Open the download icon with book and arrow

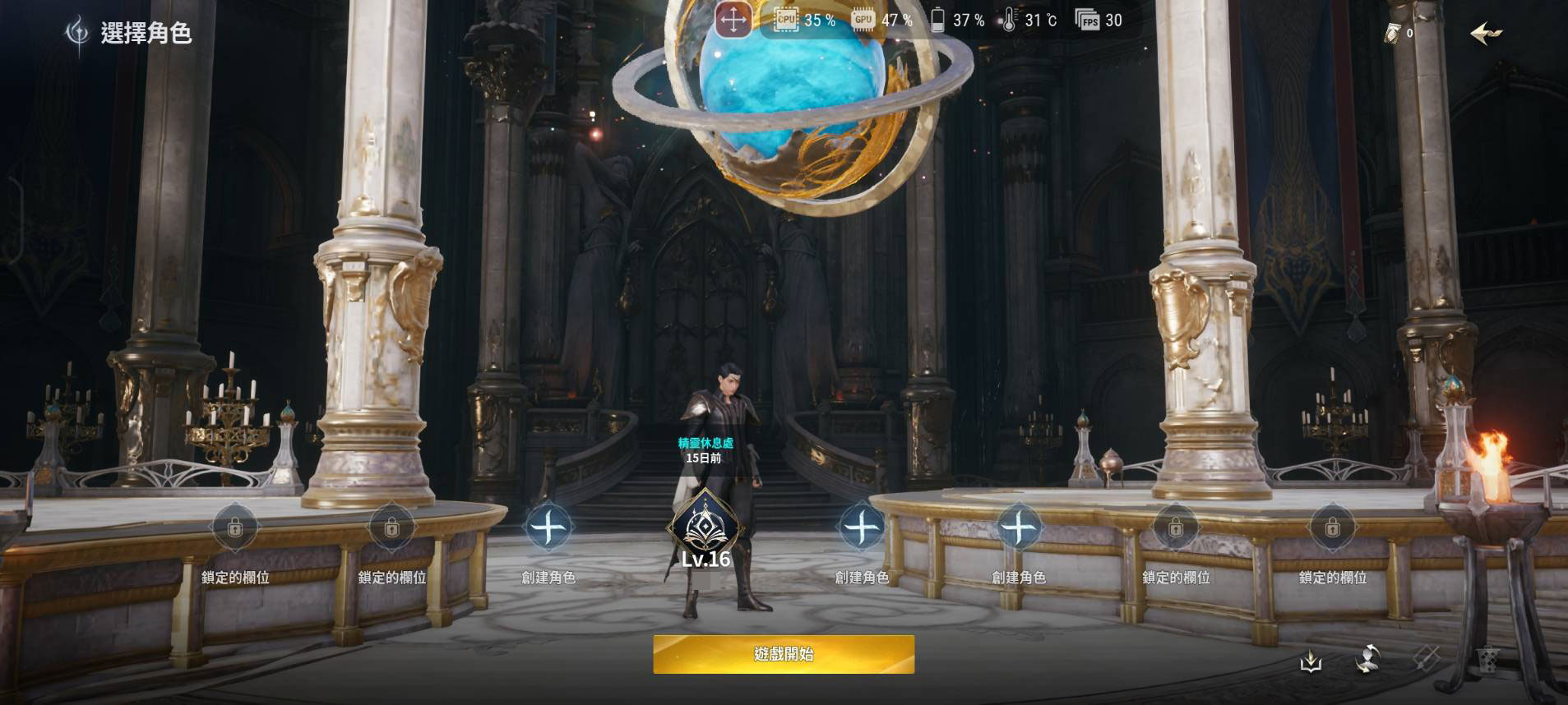[1311, 660]
